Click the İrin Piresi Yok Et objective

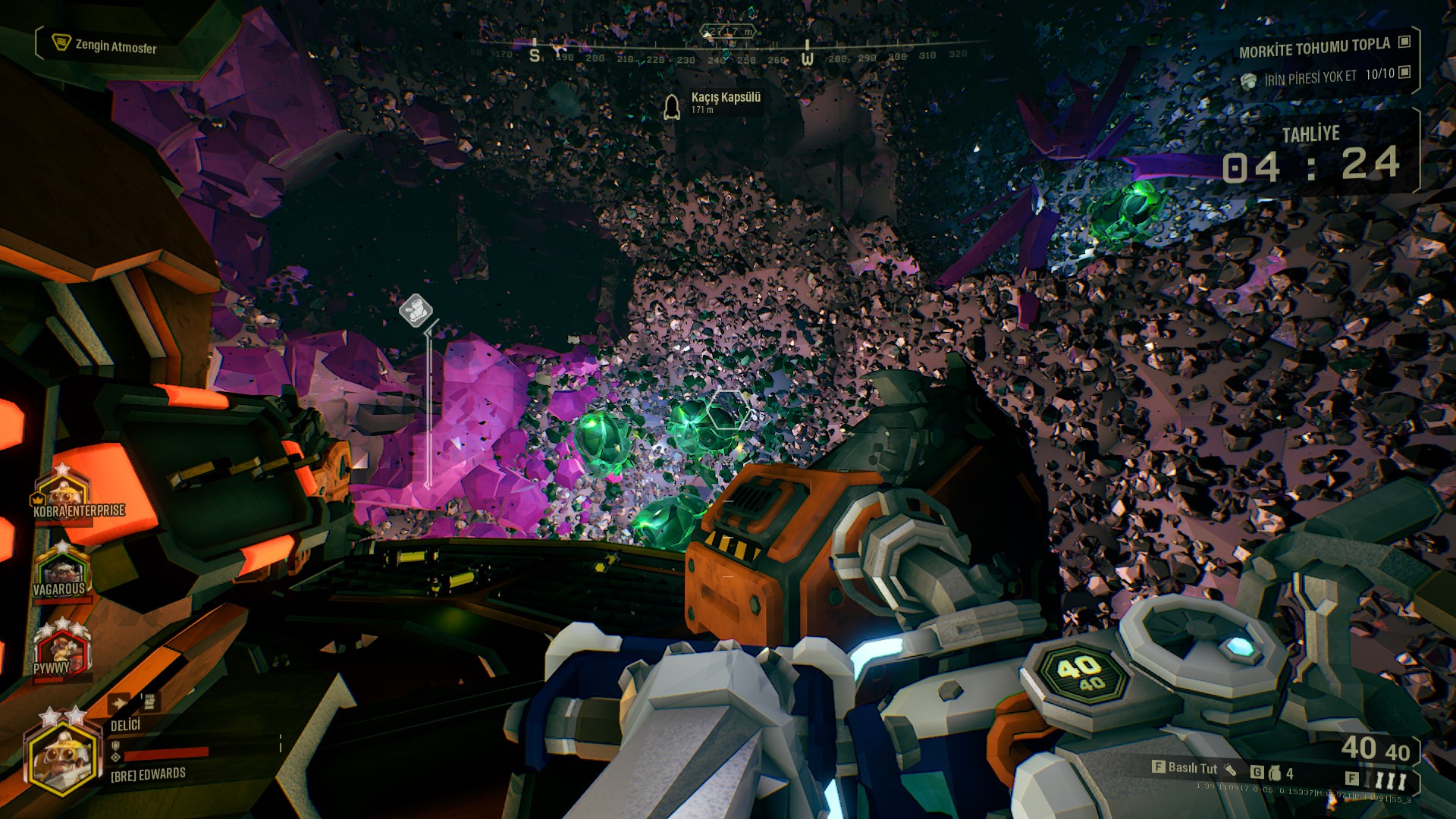[1310, 77]
